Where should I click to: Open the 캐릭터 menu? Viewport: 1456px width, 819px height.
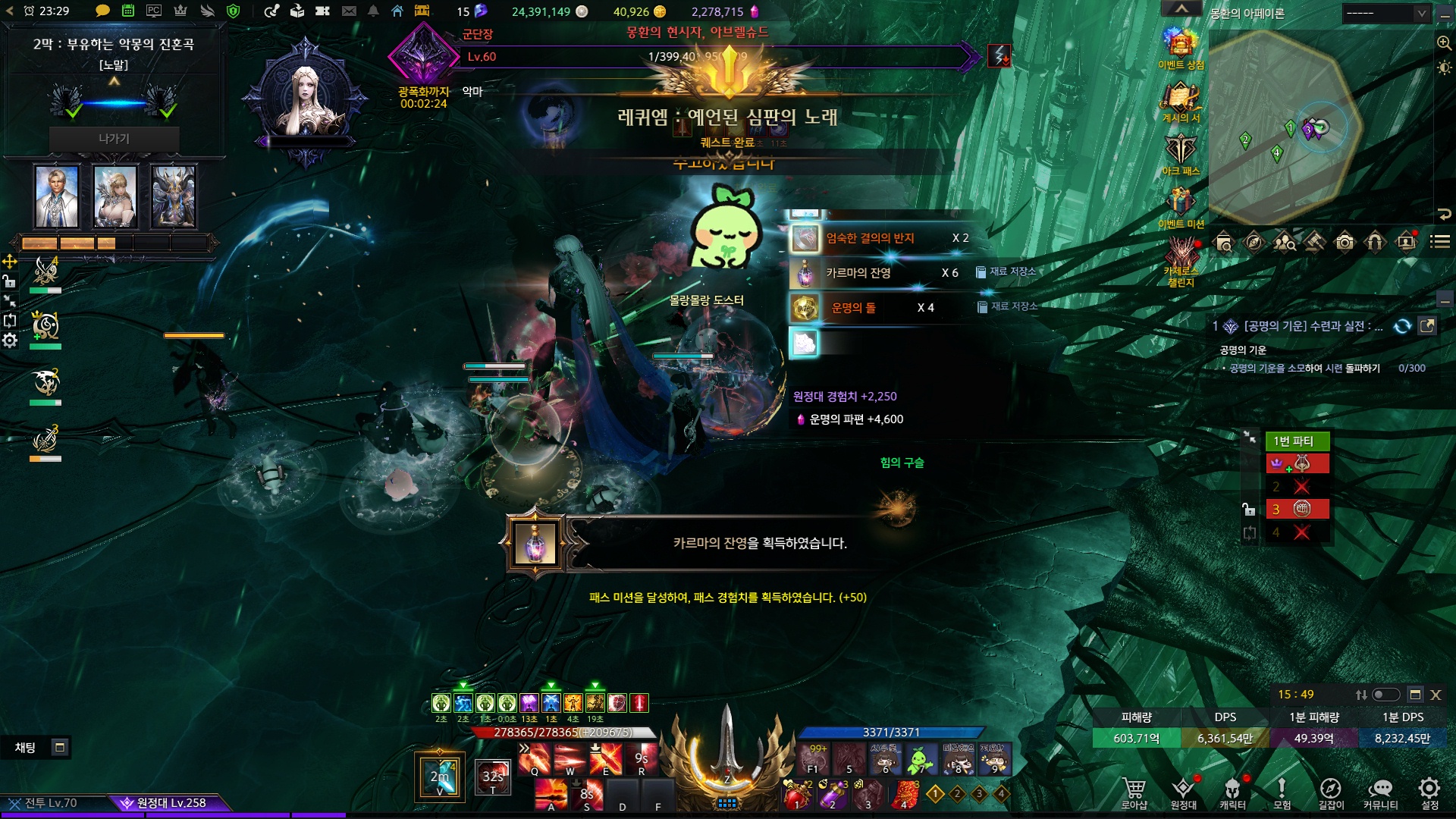click(1232, 789)
